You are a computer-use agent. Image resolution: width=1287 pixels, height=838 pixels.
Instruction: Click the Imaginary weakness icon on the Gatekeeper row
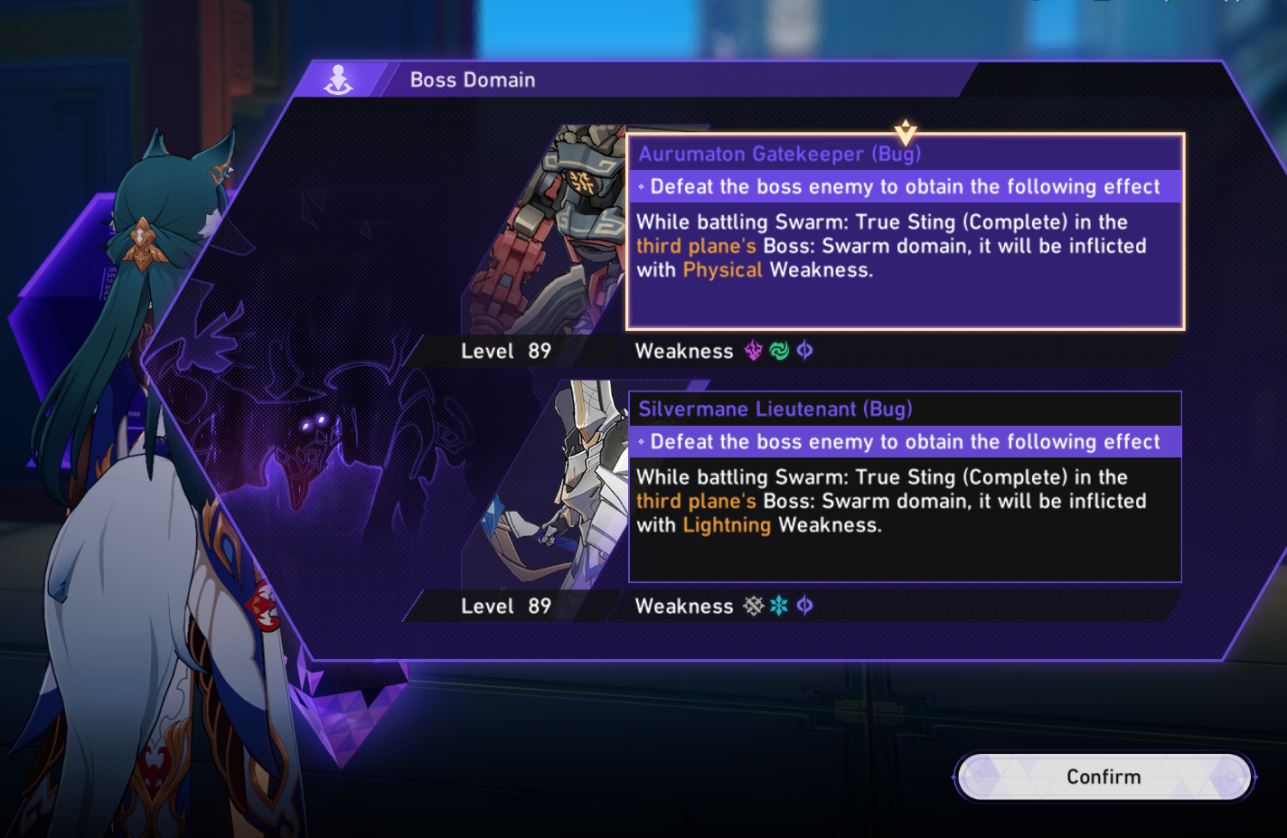point(804,351)
